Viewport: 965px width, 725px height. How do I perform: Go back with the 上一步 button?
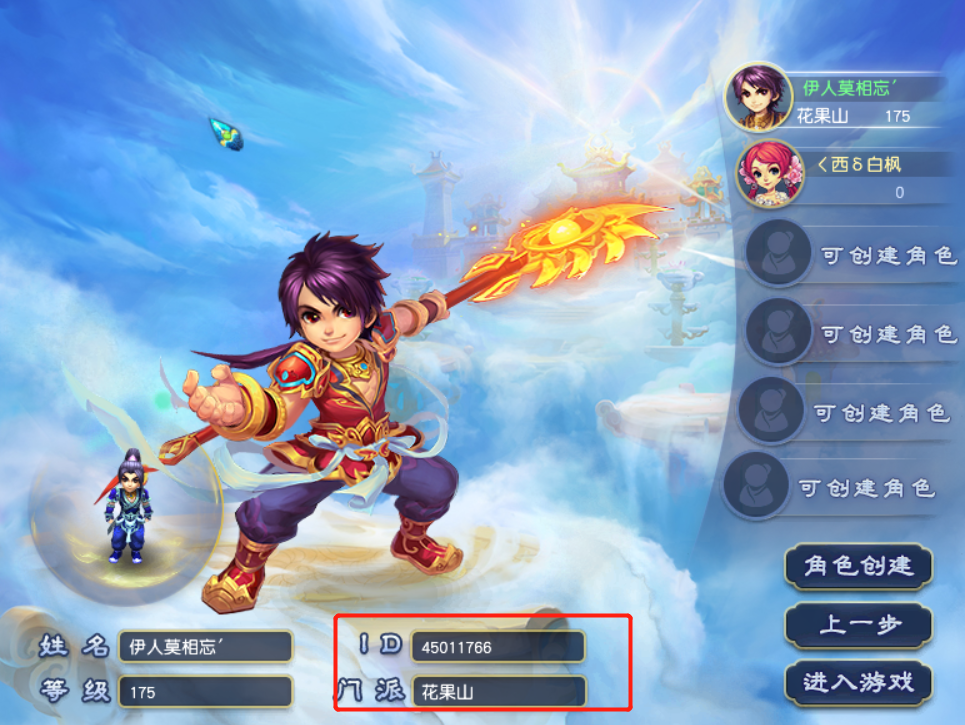tap(859, 625)
